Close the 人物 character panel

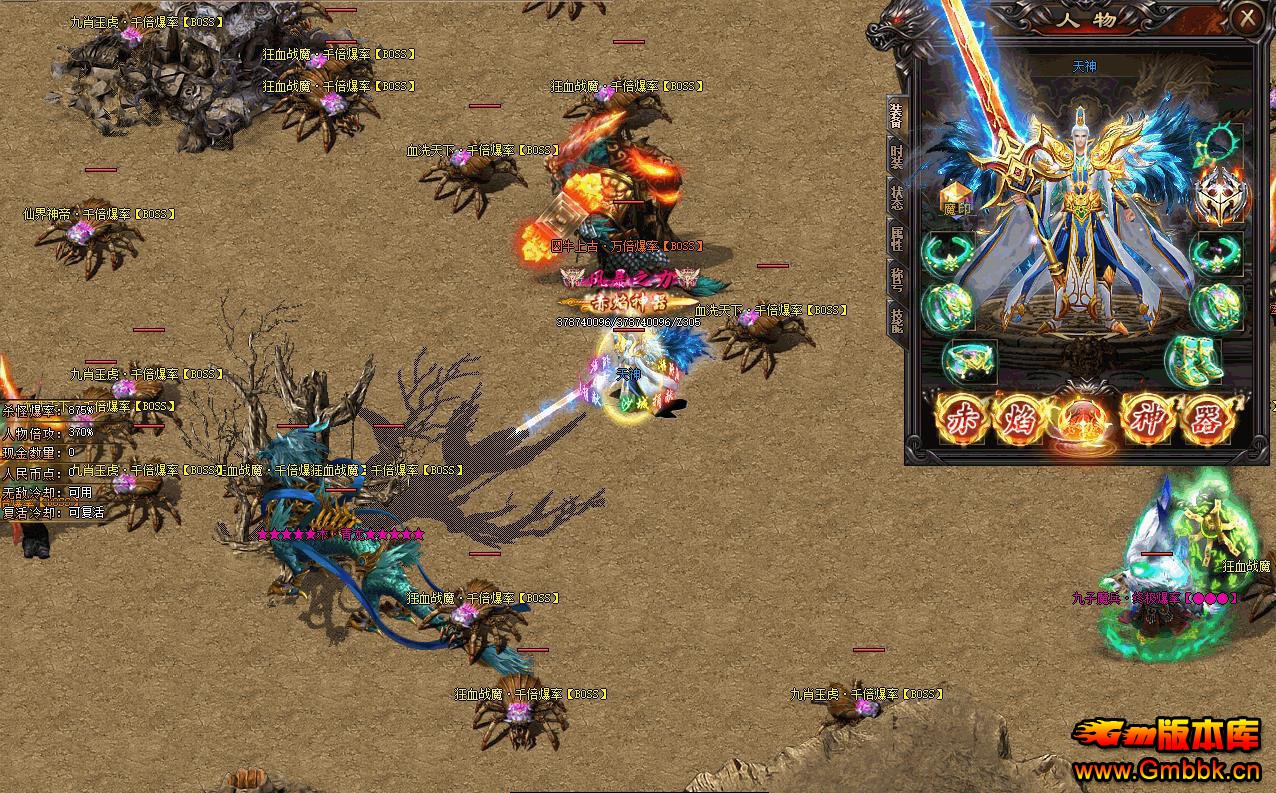click(1246, 17)
